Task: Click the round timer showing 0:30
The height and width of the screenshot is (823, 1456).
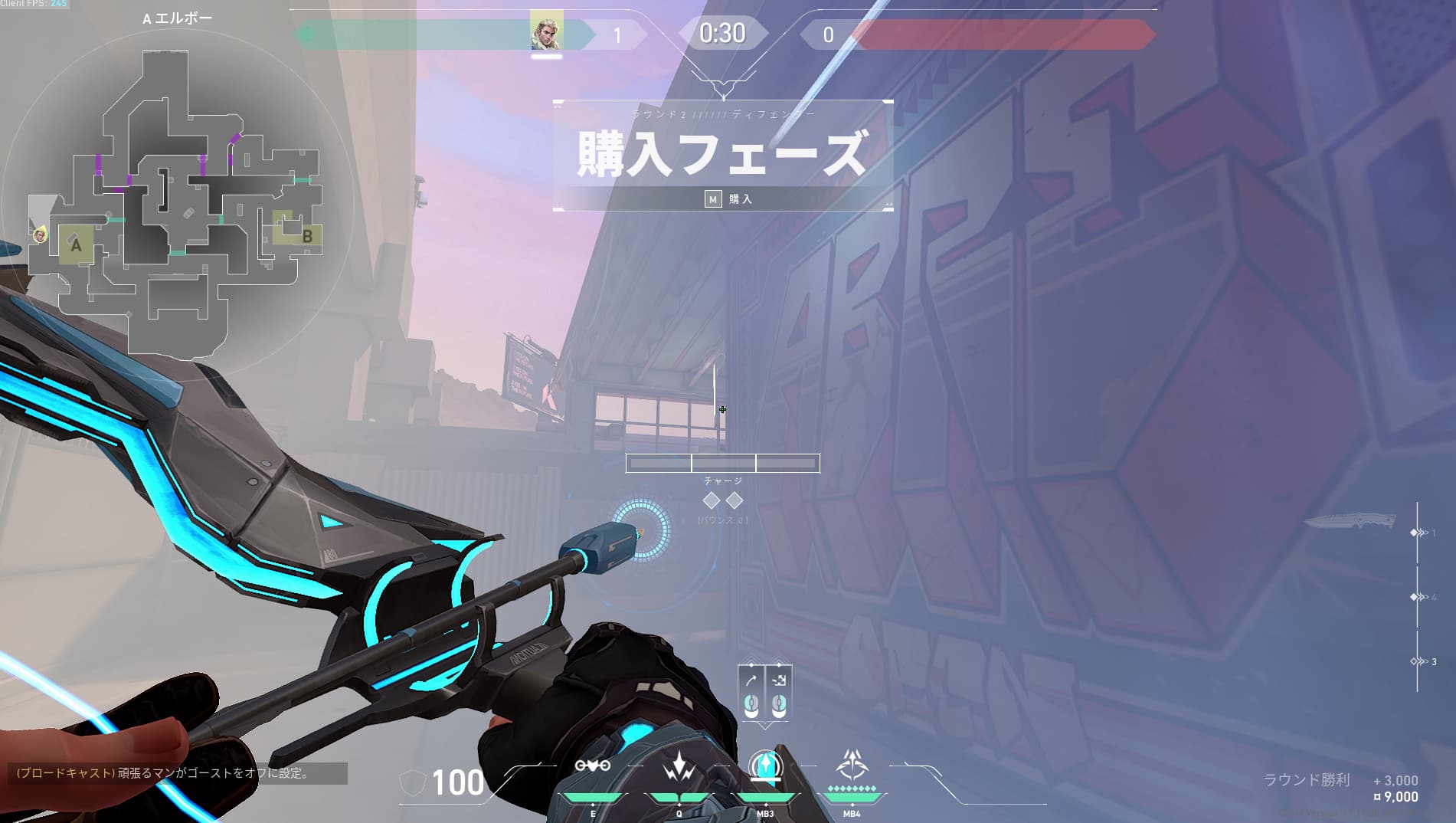Action: click(722, 33)
